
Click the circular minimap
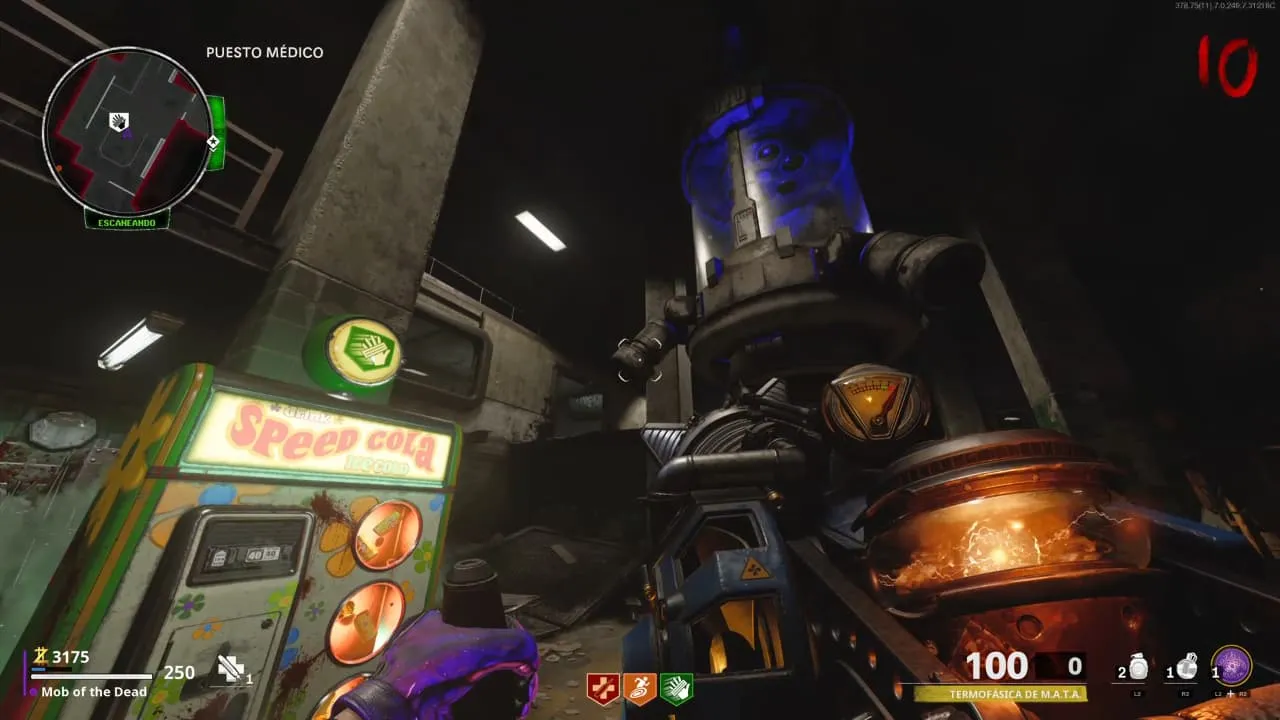(127, 130)
